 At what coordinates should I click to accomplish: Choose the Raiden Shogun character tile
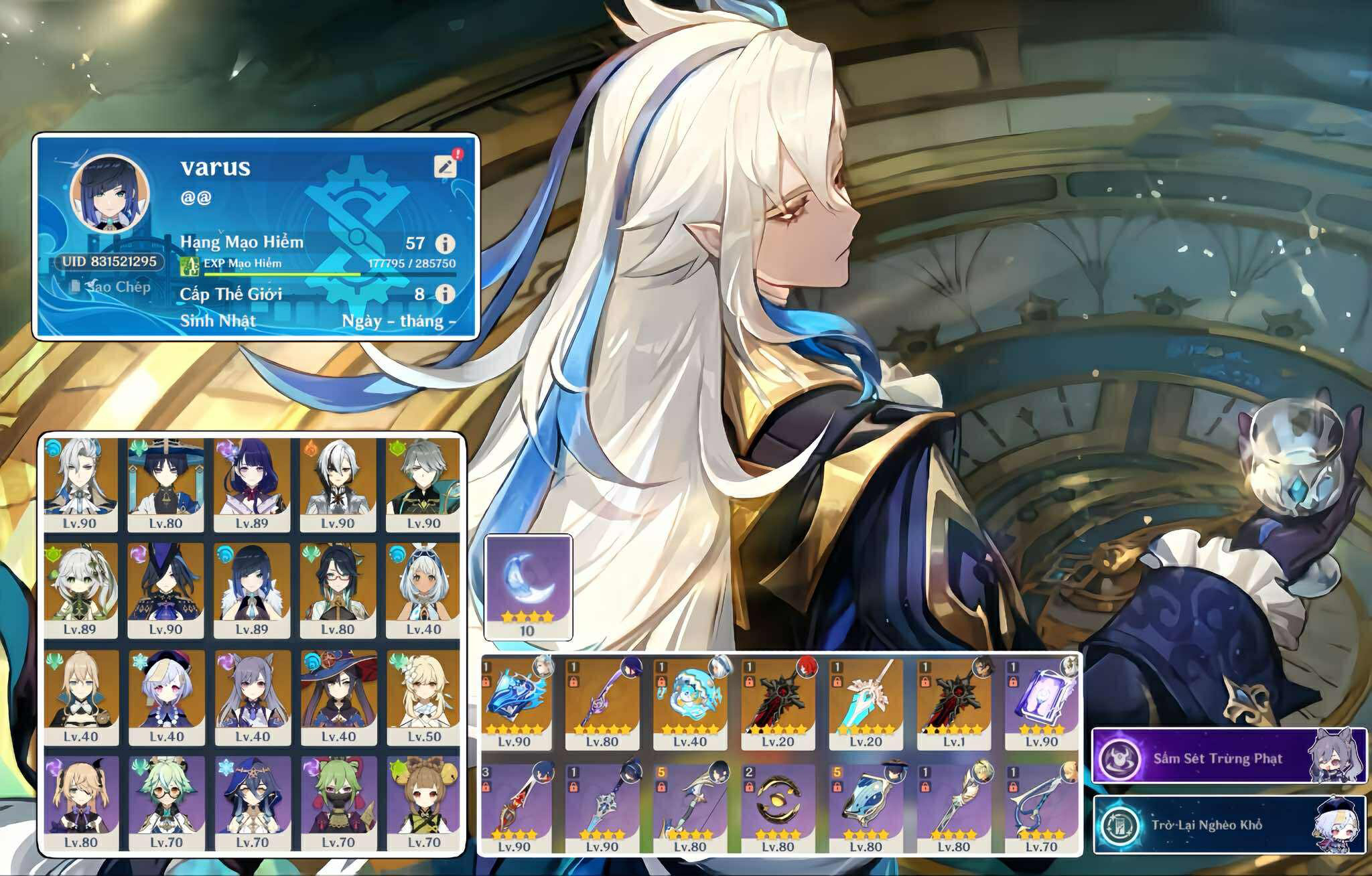pyautogui.click(x=252, y=484)
